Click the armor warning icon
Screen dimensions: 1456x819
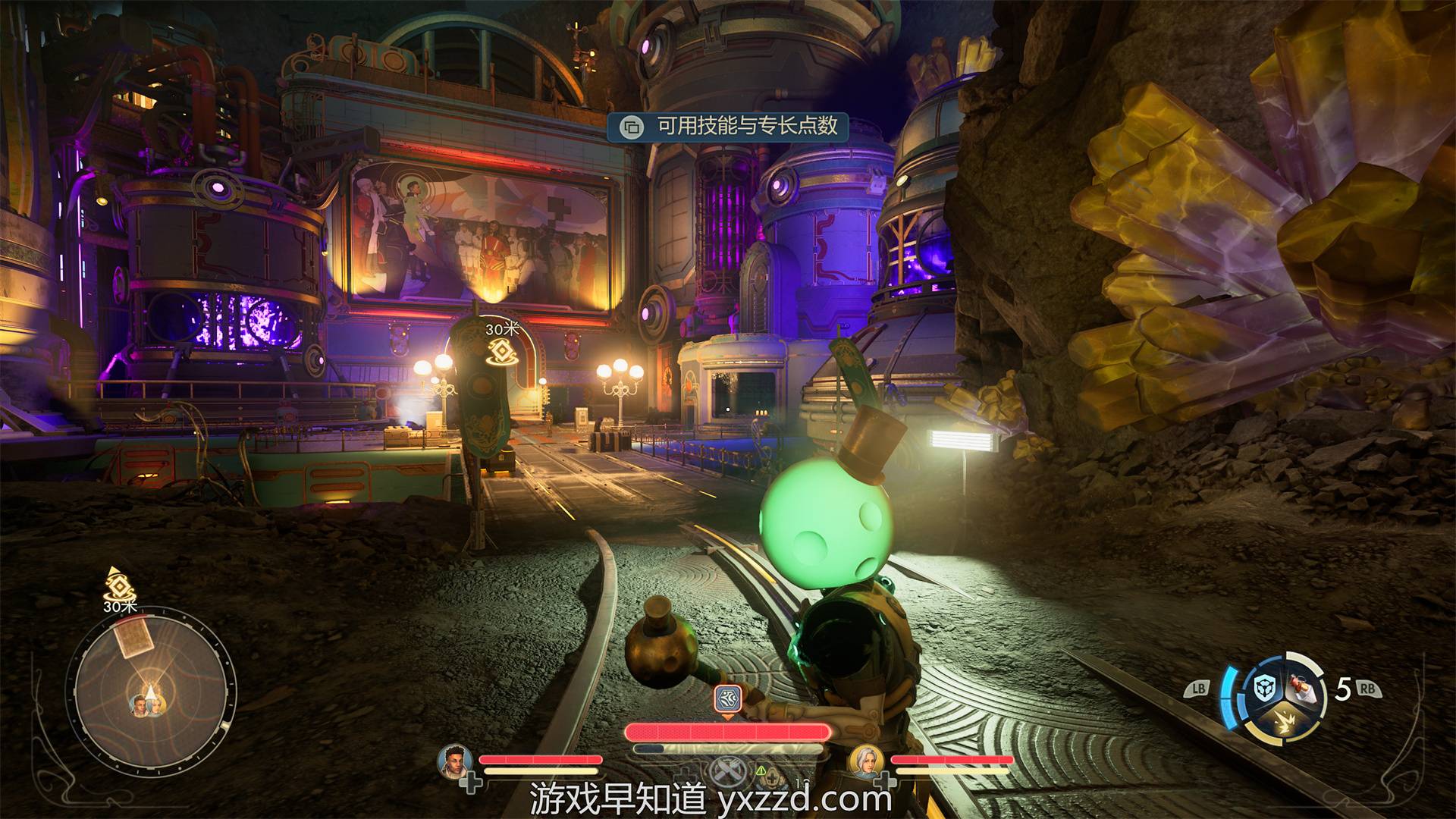click(x=761, y=771)
